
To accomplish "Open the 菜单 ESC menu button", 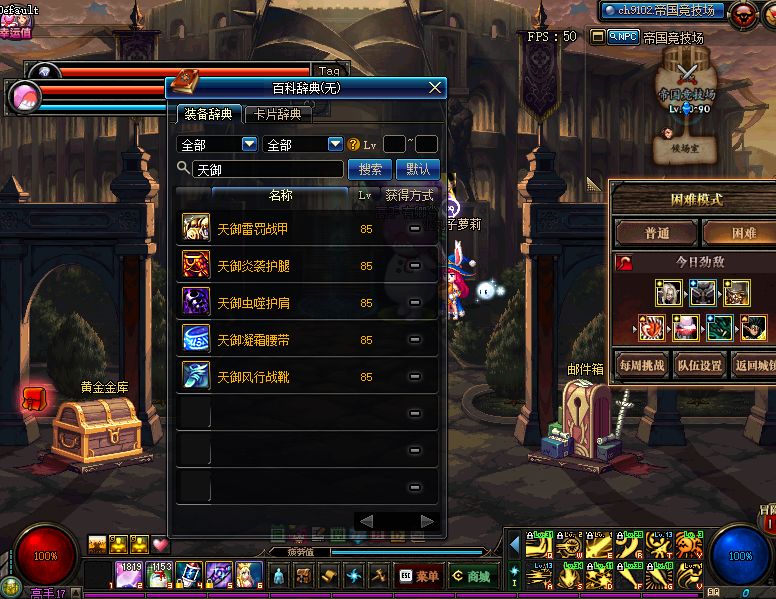I will 419,576.
